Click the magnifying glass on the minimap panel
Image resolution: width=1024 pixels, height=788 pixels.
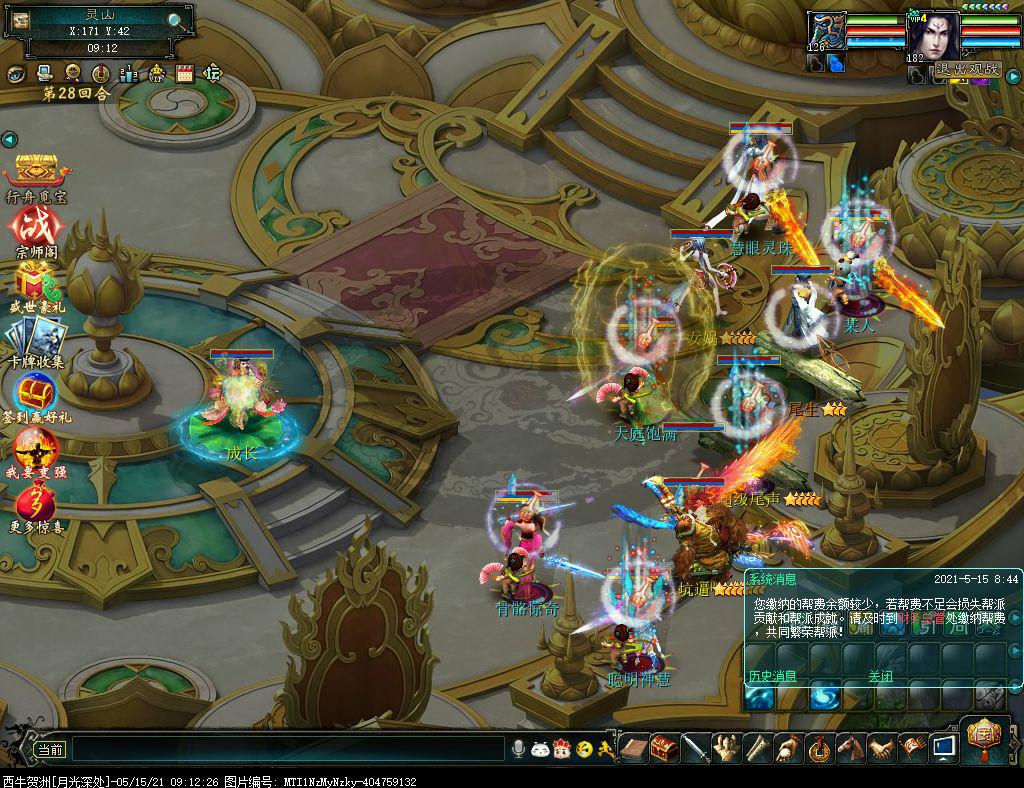point(176,20)
